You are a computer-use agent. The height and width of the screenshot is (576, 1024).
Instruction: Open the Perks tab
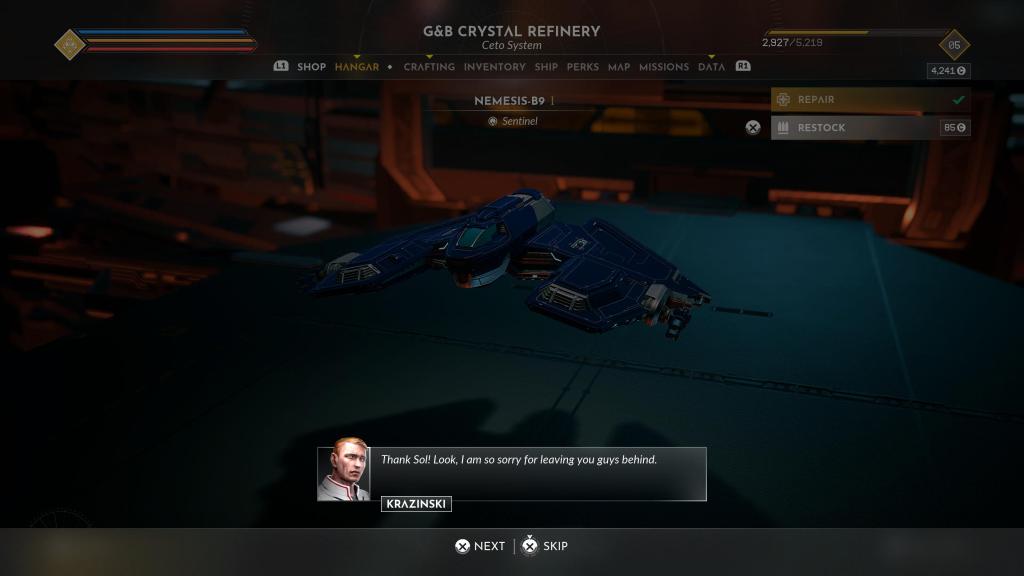pos(583,67)
